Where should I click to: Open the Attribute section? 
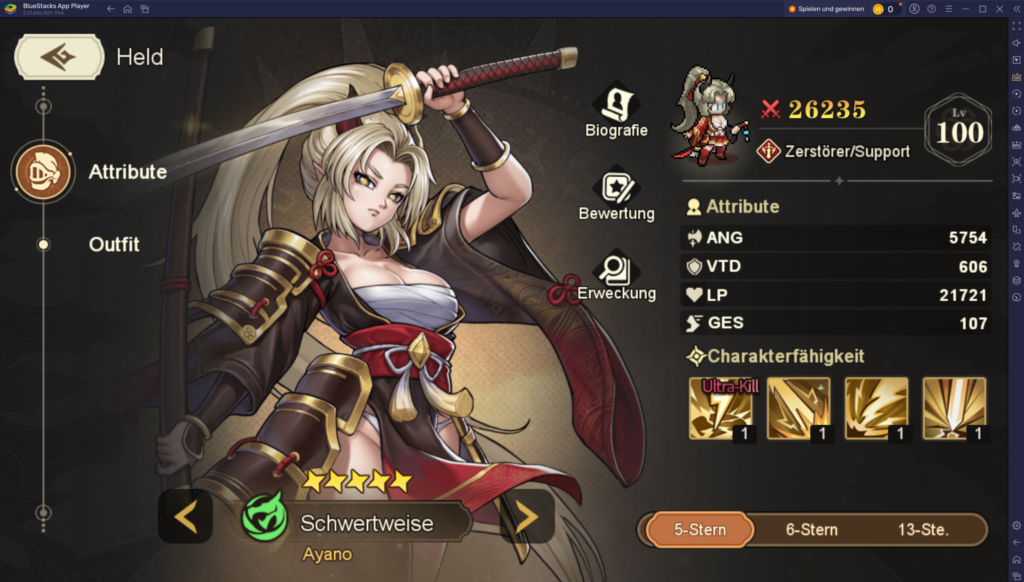(x=43, y=172)
